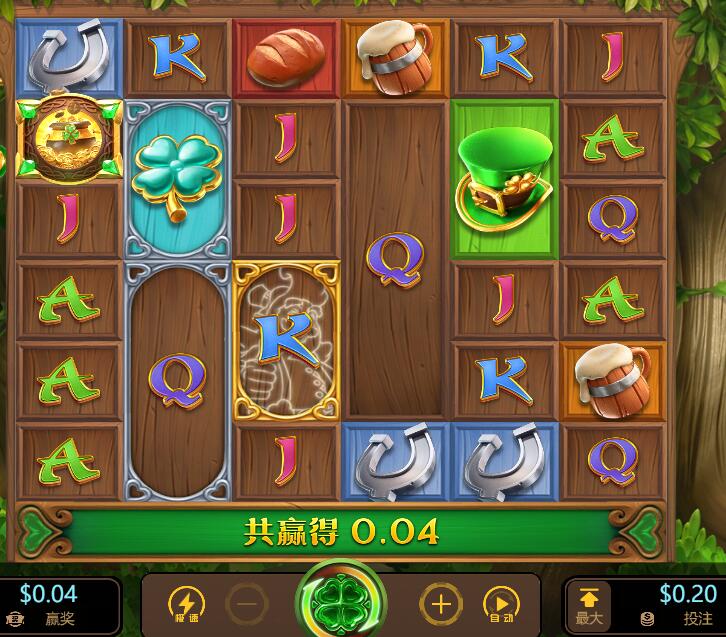This screenshot has height=637, width=726.
Task: Set maximum bet with the 最大 button
Action: pos(589,605)
